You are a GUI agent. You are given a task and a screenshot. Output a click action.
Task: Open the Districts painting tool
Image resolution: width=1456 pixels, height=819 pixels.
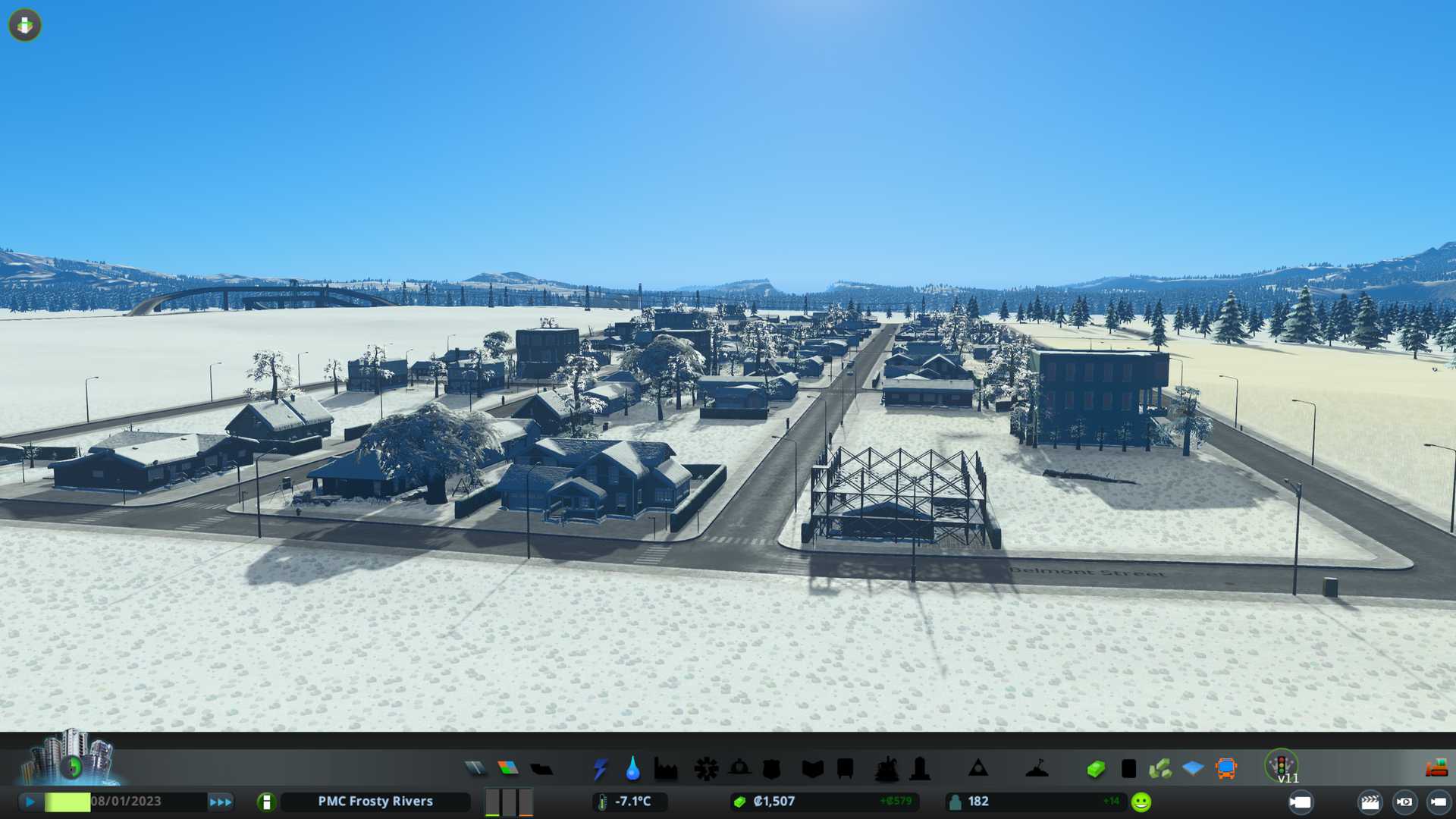[x=541, y=769]
